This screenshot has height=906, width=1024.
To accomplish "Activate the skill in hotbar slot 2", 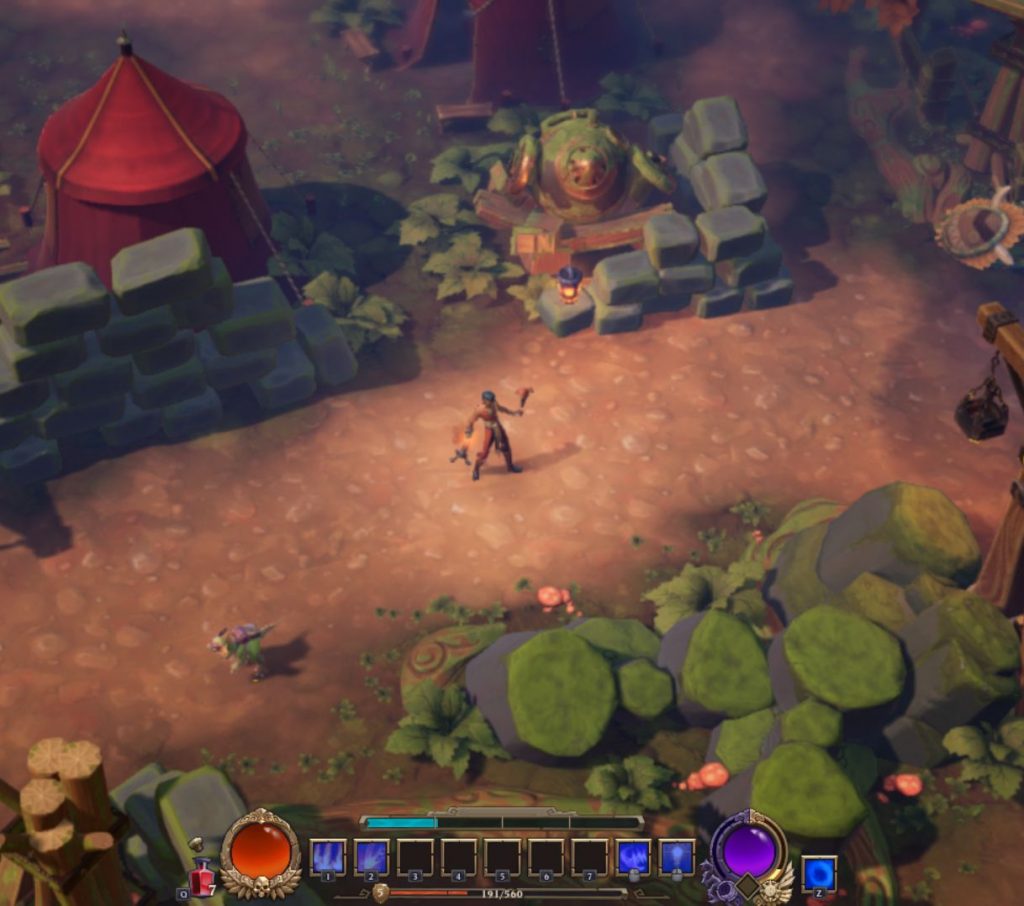I will [372, 857].
